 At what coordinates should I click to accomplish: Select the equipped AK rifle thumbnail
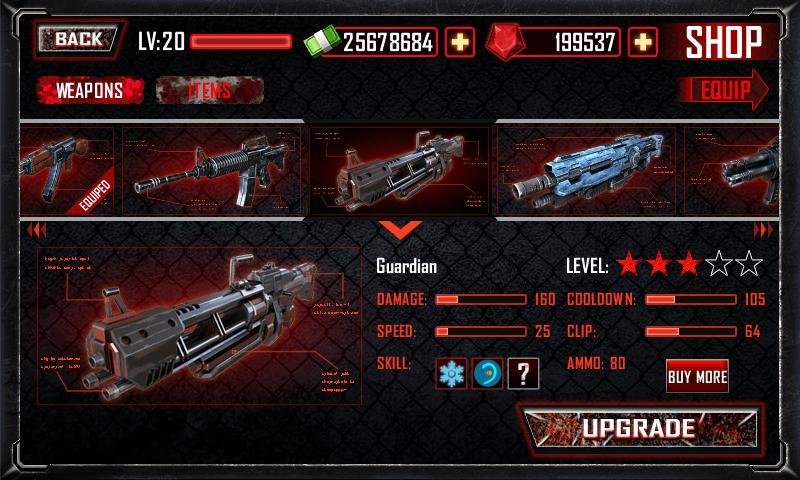65,170
